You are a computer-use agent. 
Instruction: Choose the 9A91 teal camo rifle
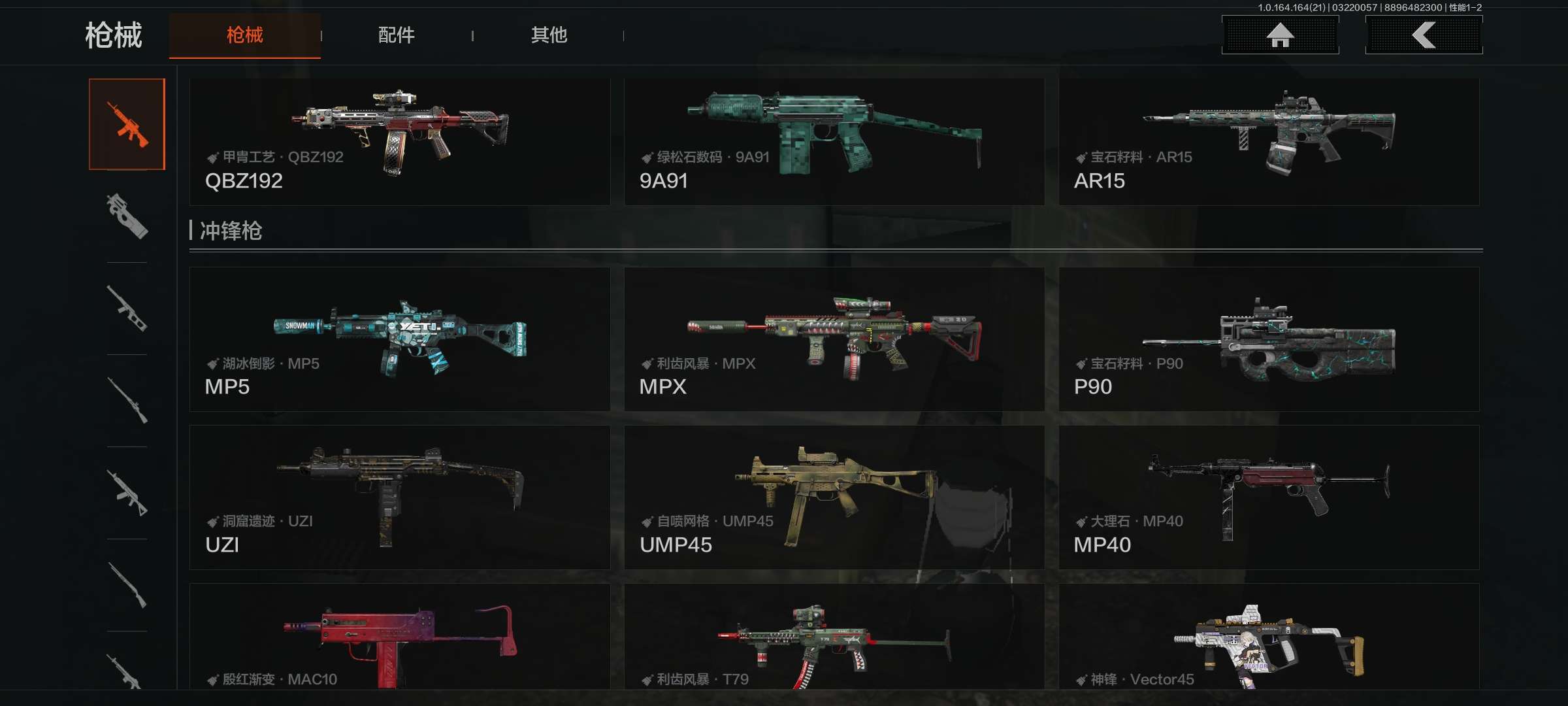[834, 142]
